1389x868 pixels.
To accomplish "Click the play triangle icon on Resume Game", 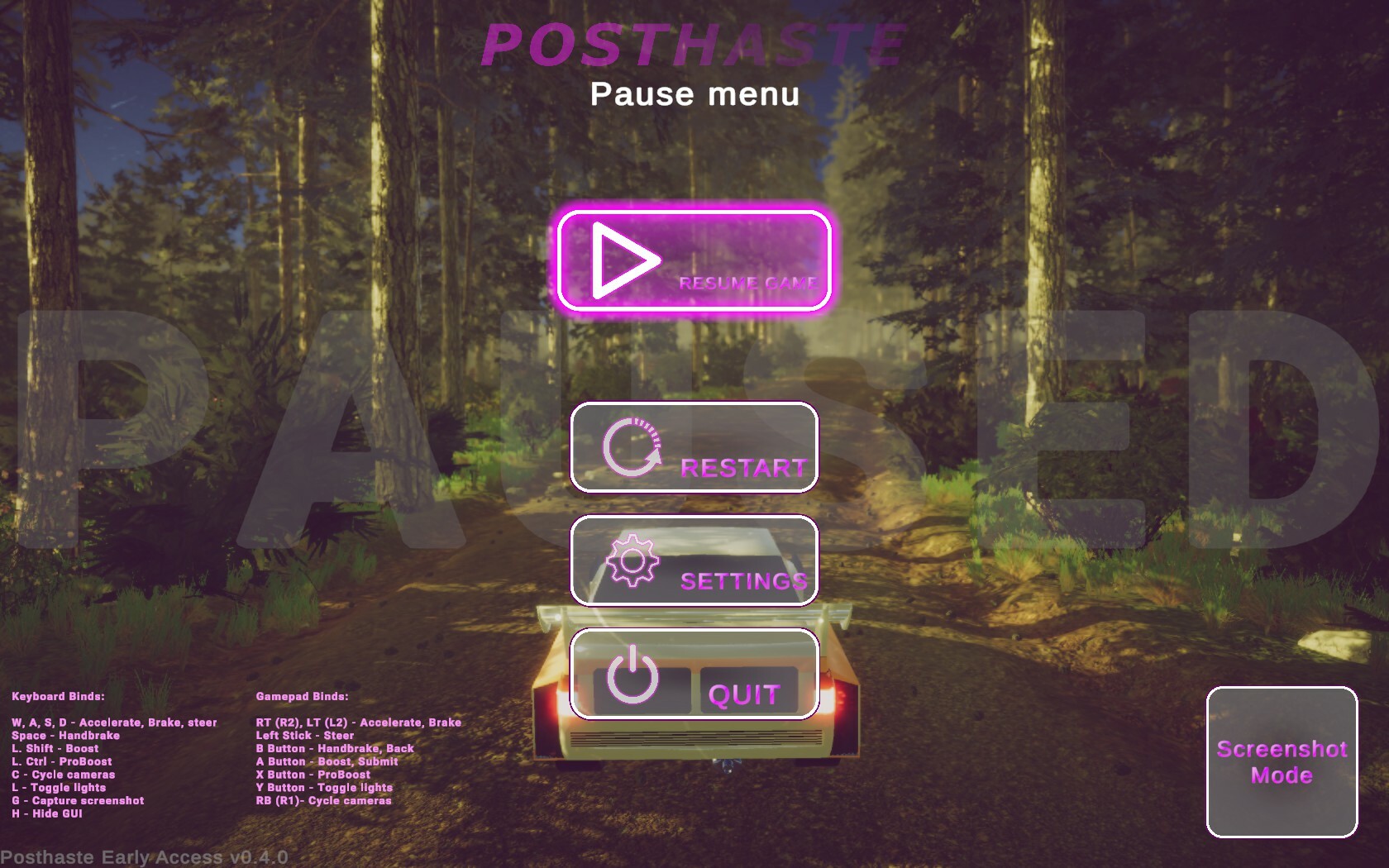I will (x=622, y=260).
